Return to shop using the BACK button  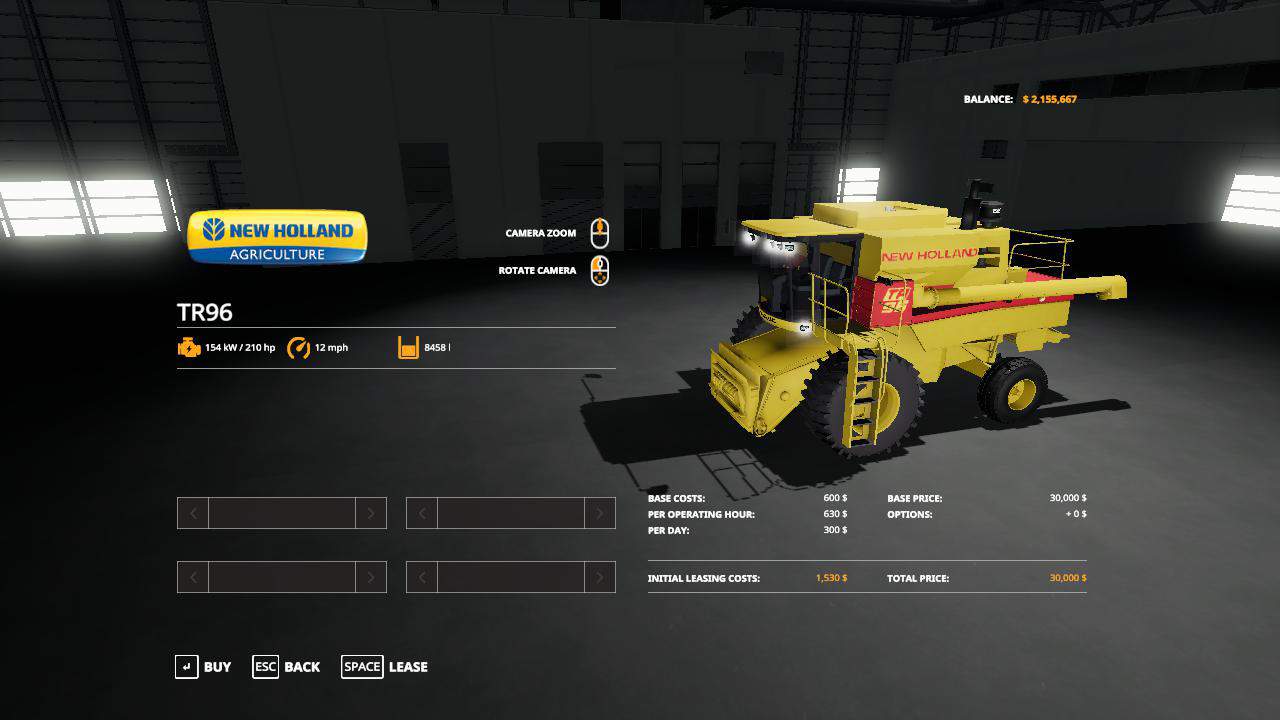point(302,667)
